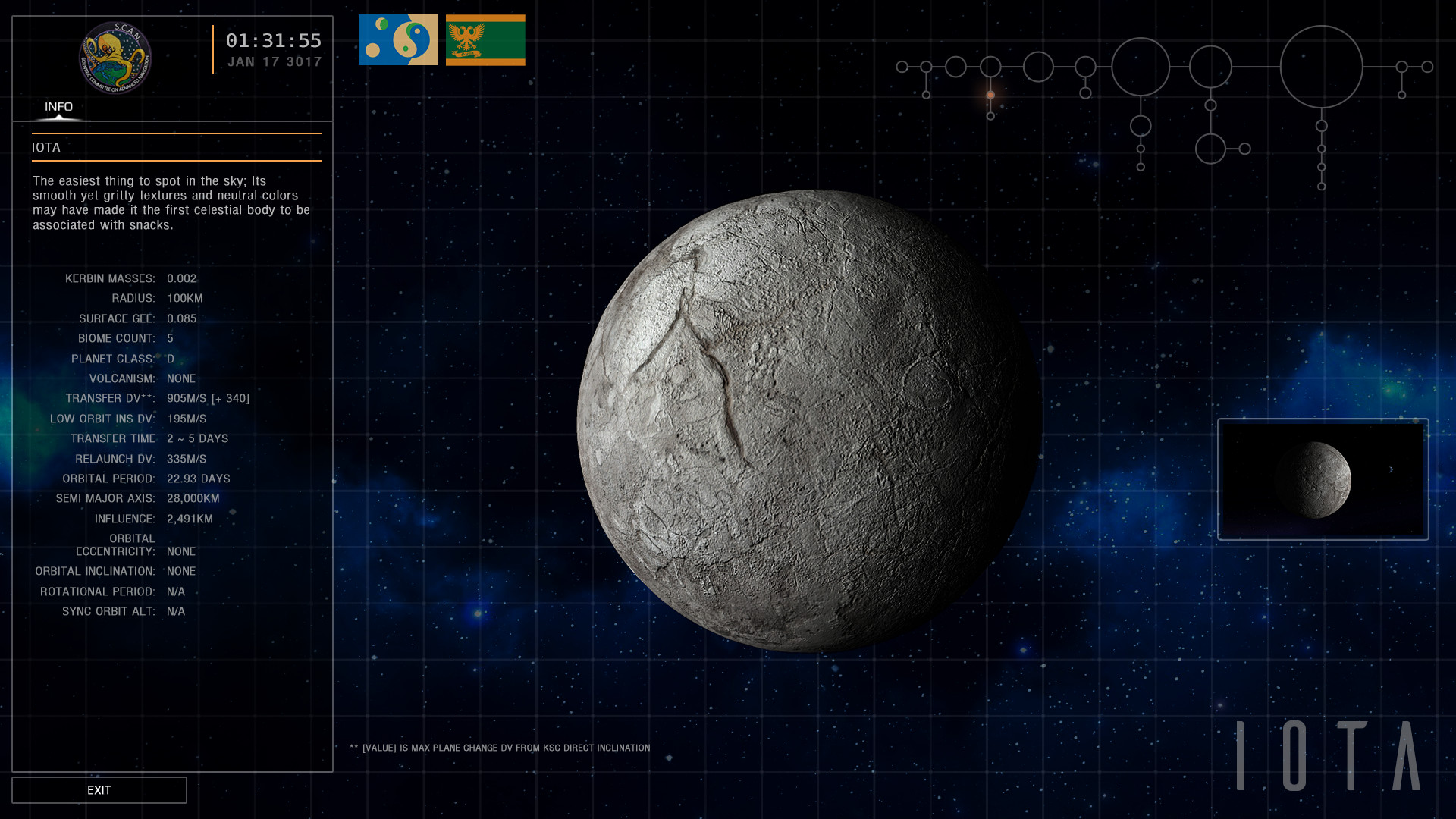Select the glowing orange node in system map
The width and height of the screenshot is (1456, 819).
click(990, 95)
